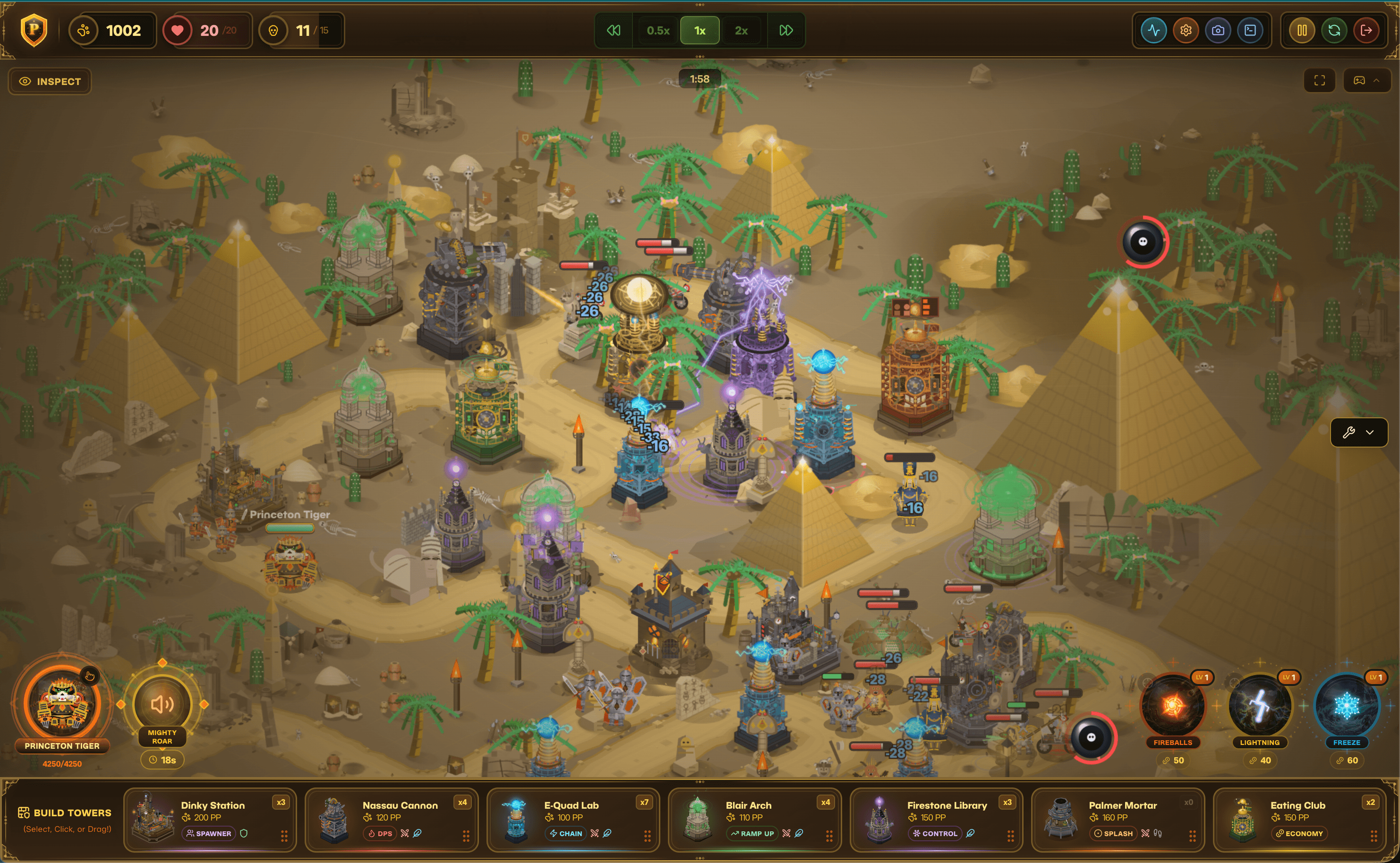Select the Princeton Tiger hero portrait
This screenshot has height=863, width=1400.
(62, 703)
